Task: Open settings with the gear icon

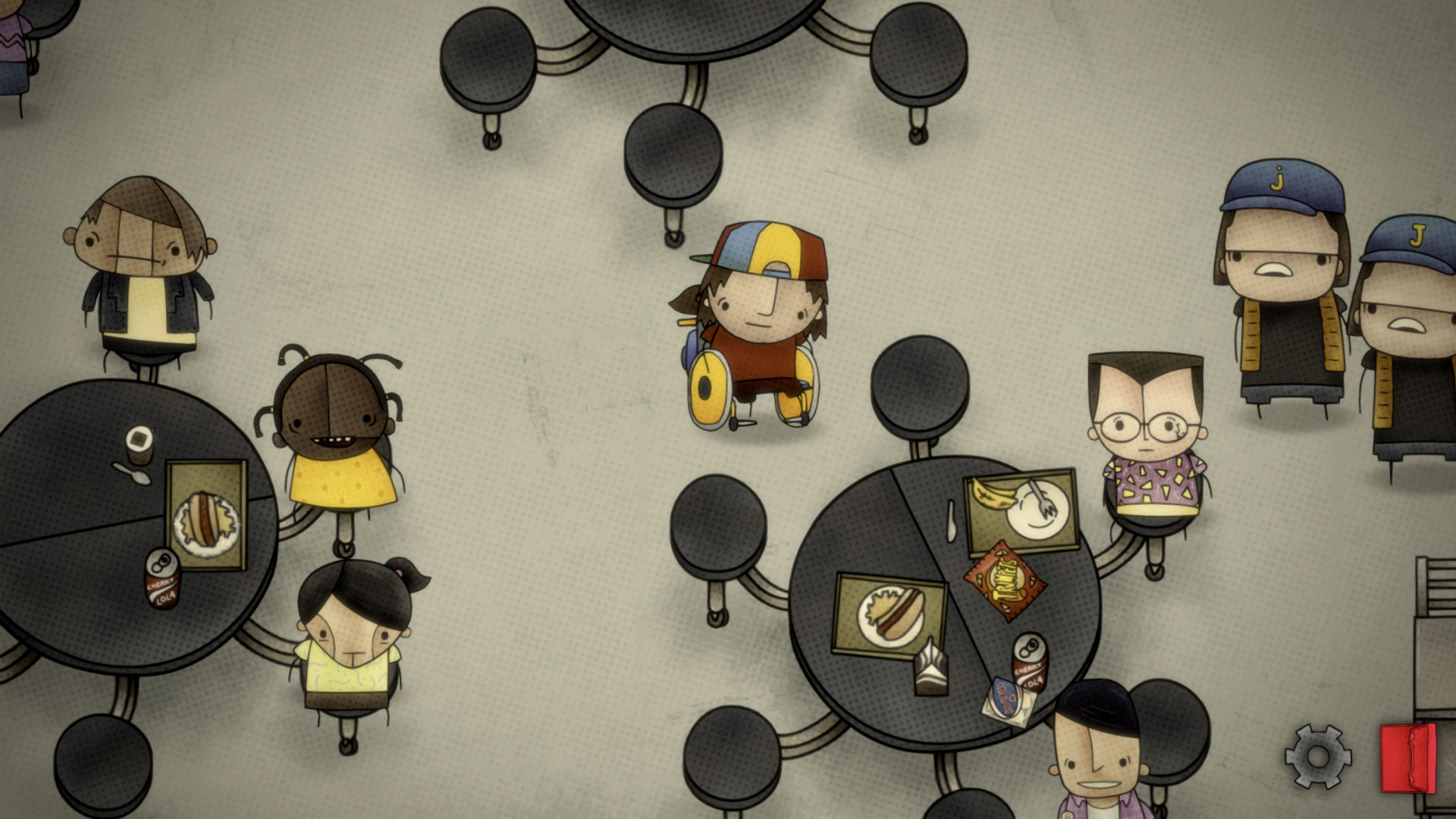Action: click(1317, 756)
